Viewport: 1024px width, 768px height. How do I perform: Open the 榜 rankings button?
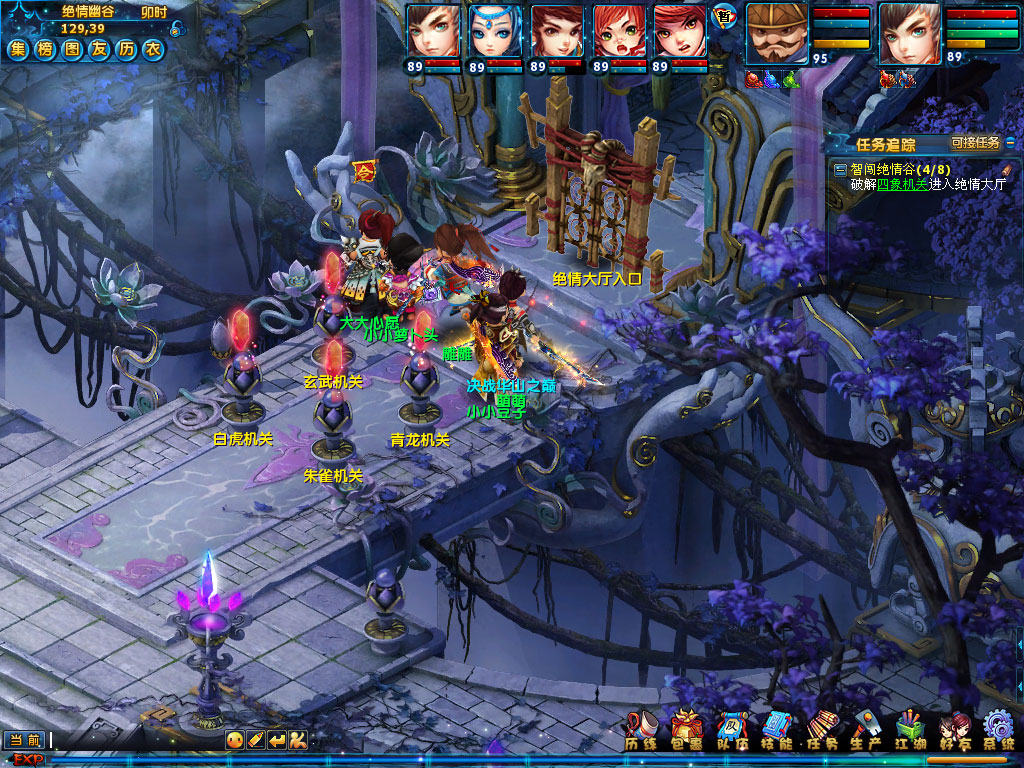pyautogui.click(x=45, y=49)
